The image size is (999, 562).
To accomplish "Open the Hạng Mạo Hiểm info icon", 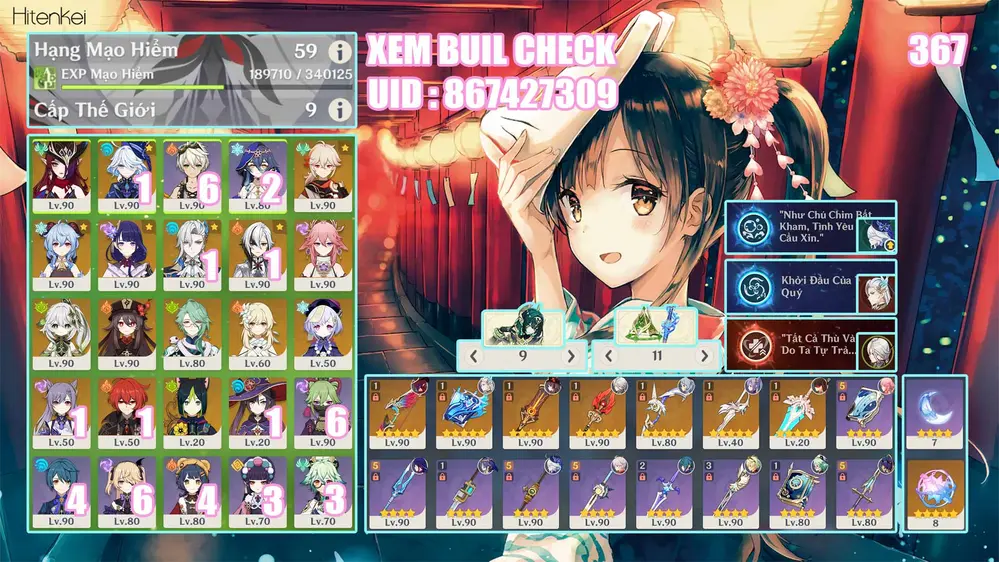I will pyautogui.click(x=341, y=52).
